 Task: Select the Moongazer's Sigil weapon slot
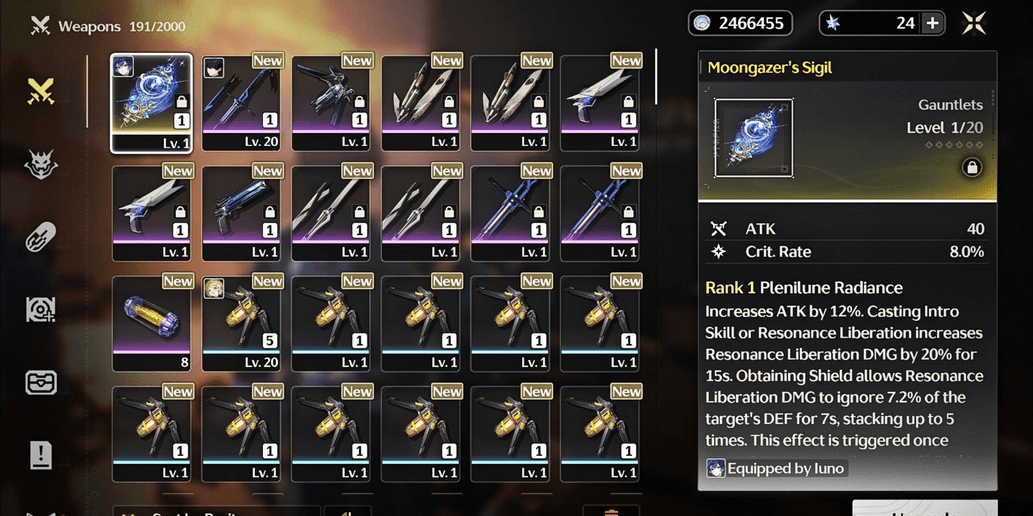point(151,102)
